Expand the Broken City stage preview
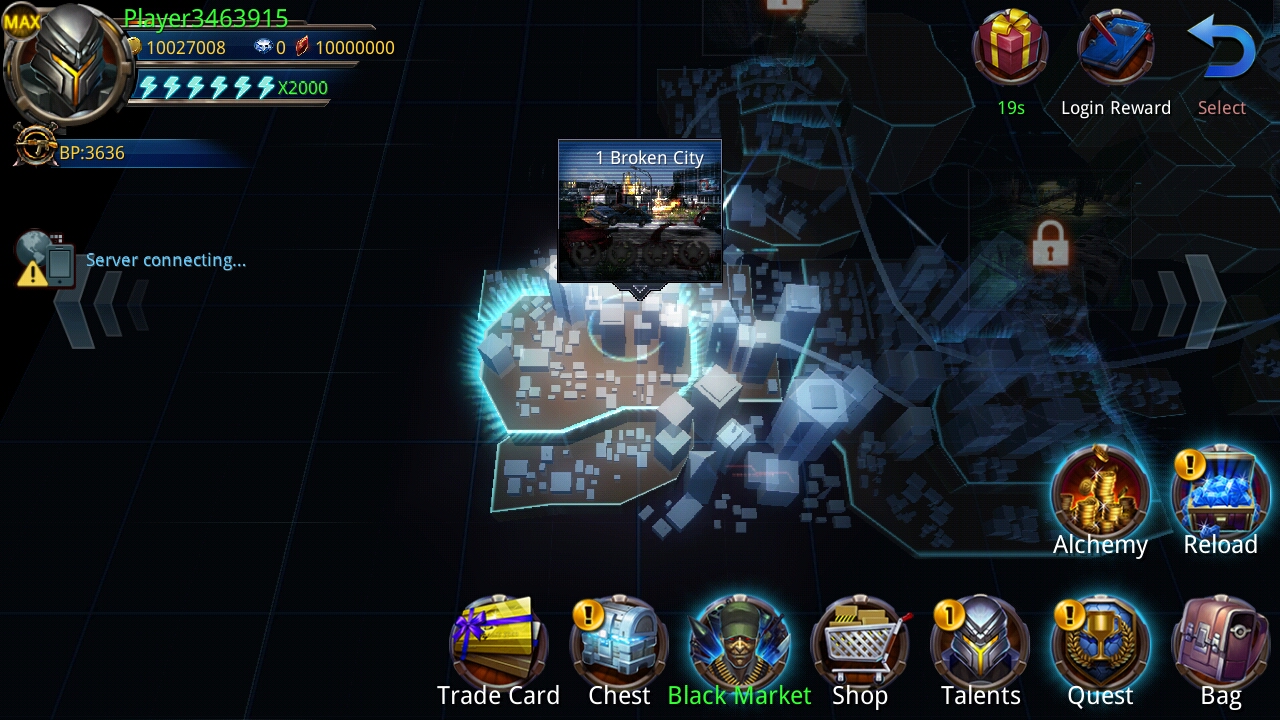The image size is (1280, 720). (640, 210)
